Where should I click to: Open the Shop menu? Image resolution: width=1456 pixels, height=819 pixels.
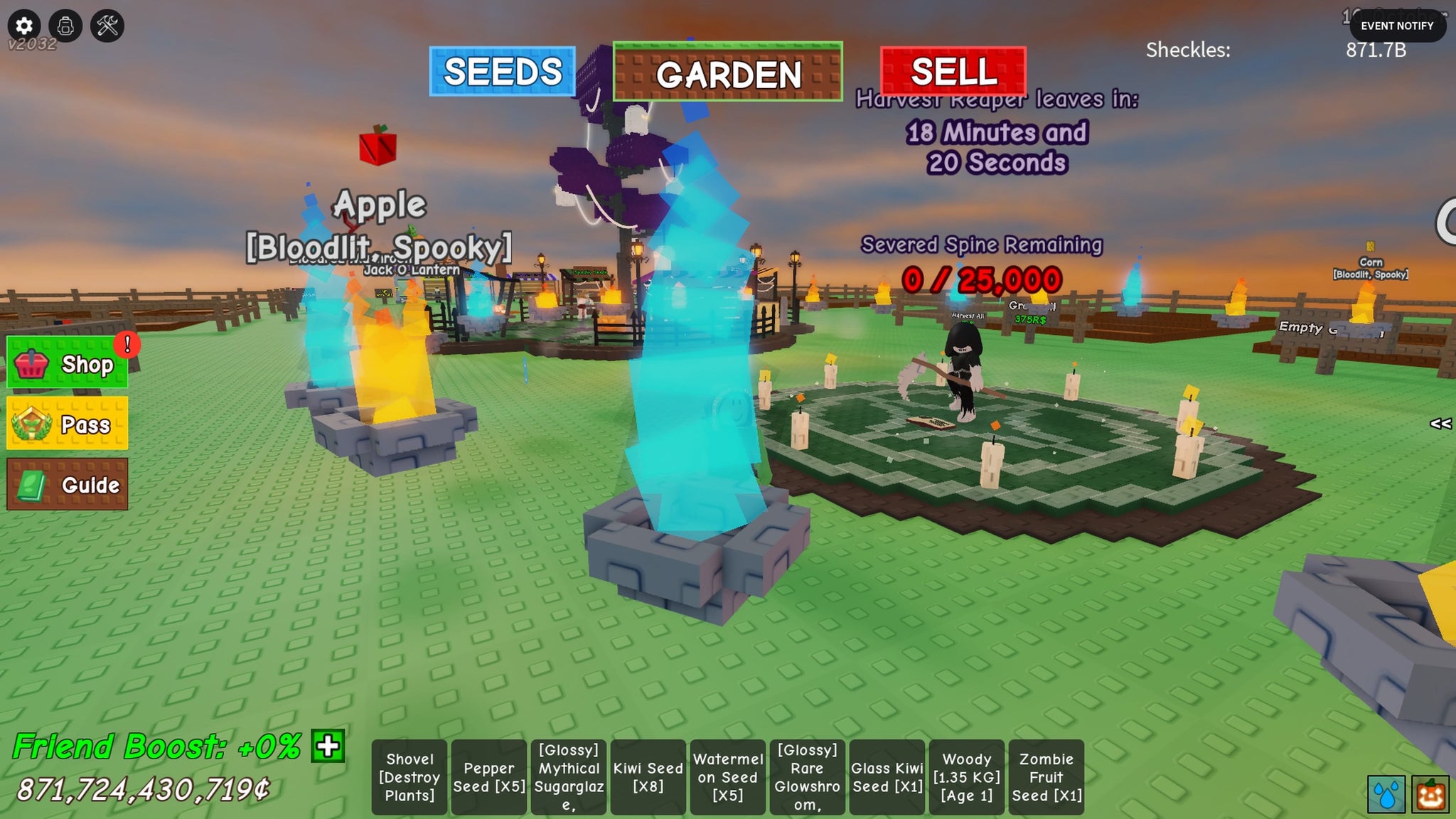pos(68,363)
